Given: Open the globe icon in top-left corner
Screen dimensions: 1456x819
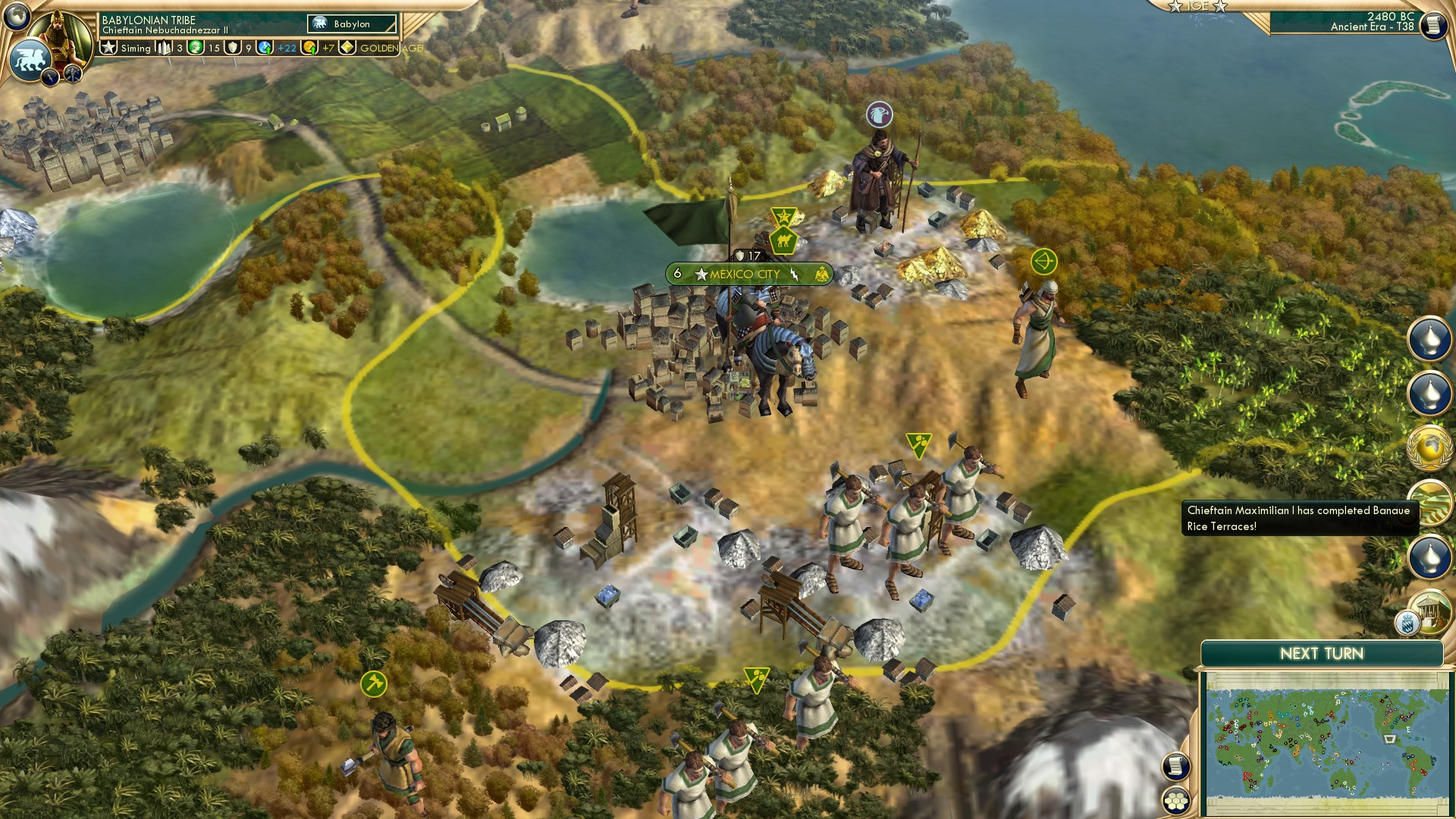Looking at the screenshot, I should [x=17, y=15].
